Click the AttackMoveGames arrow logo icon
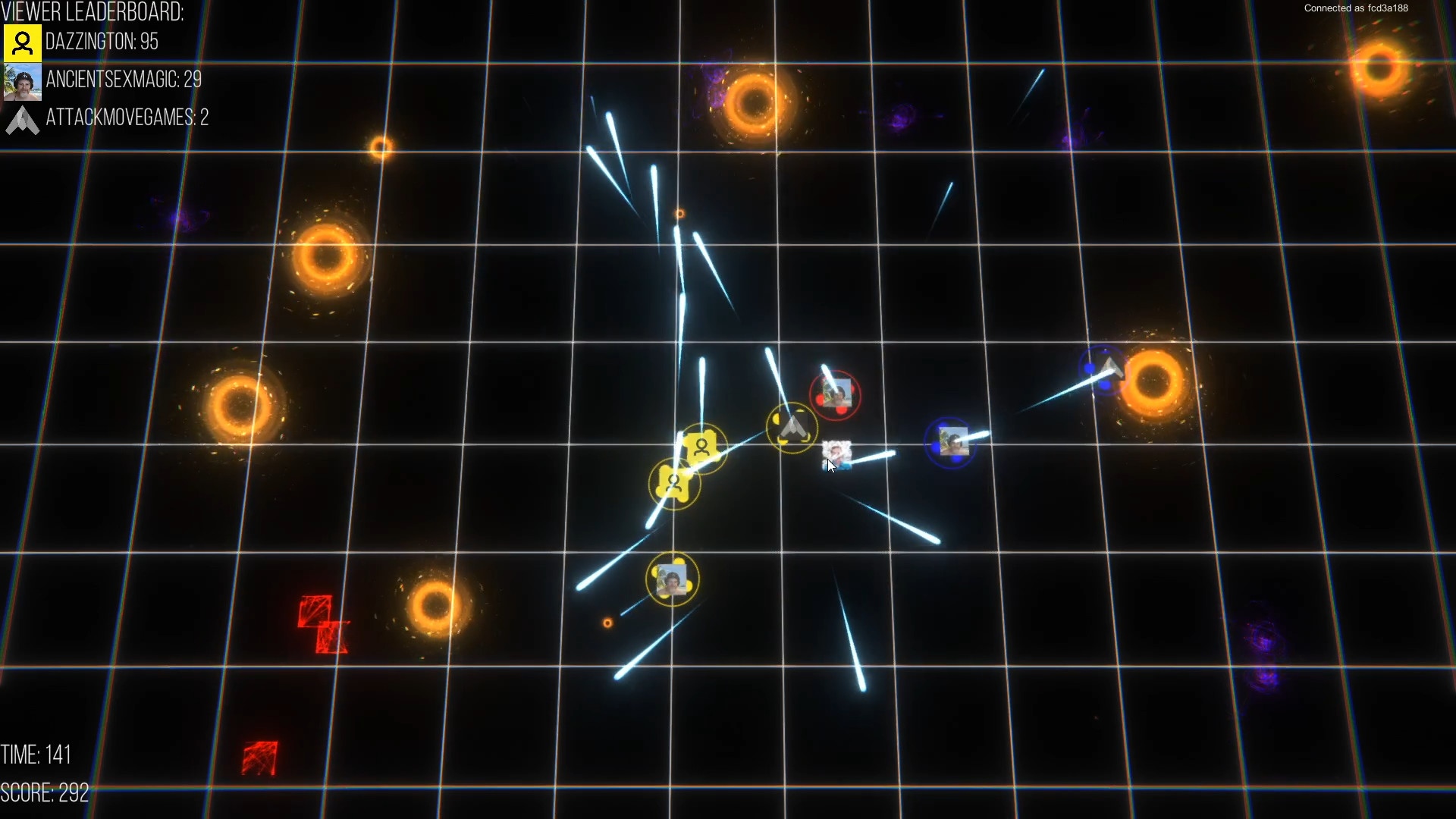This screenshot has height=819, width=1456. (22, 120)
